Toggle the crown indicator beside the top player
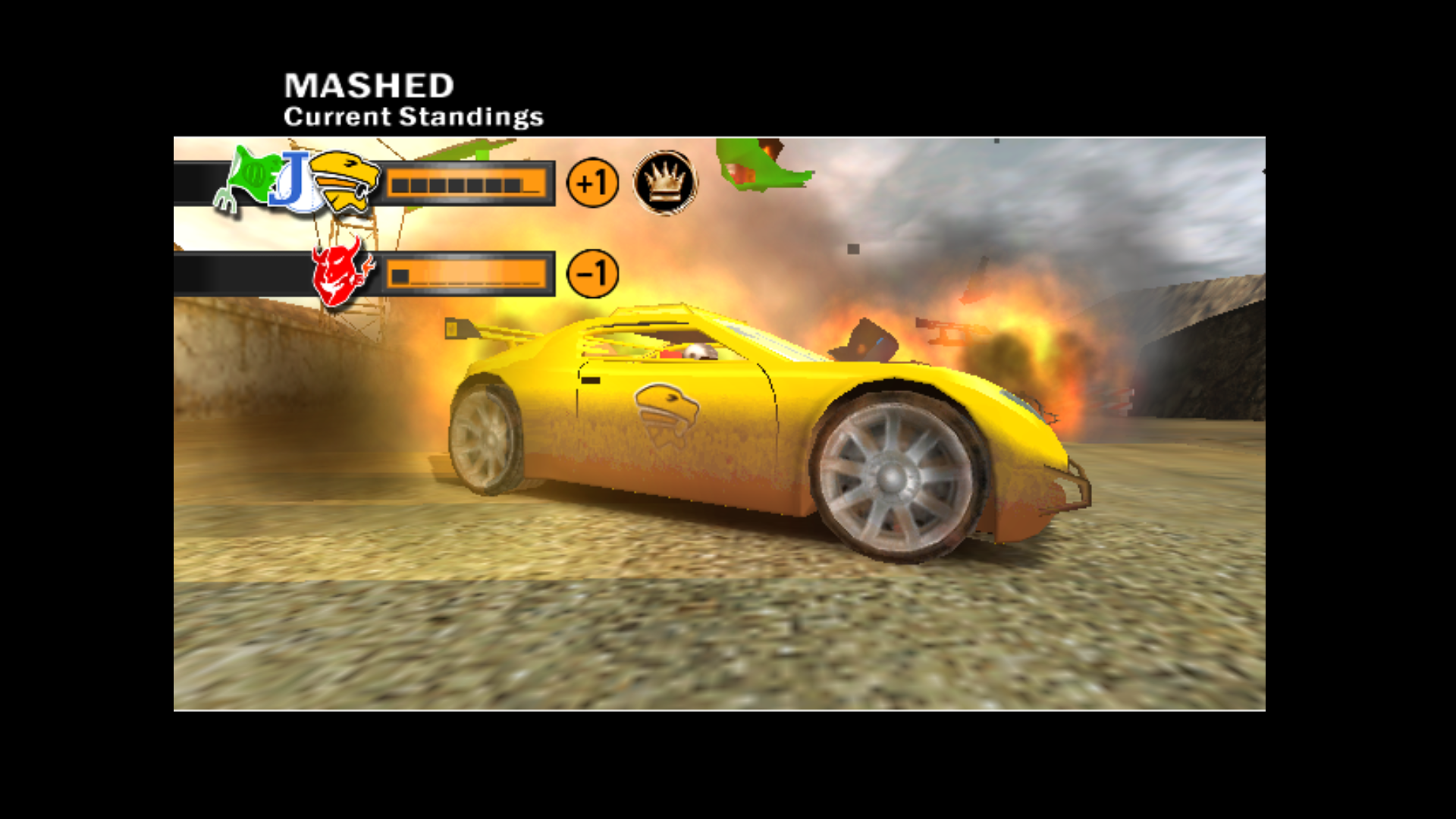 (665, 180)
